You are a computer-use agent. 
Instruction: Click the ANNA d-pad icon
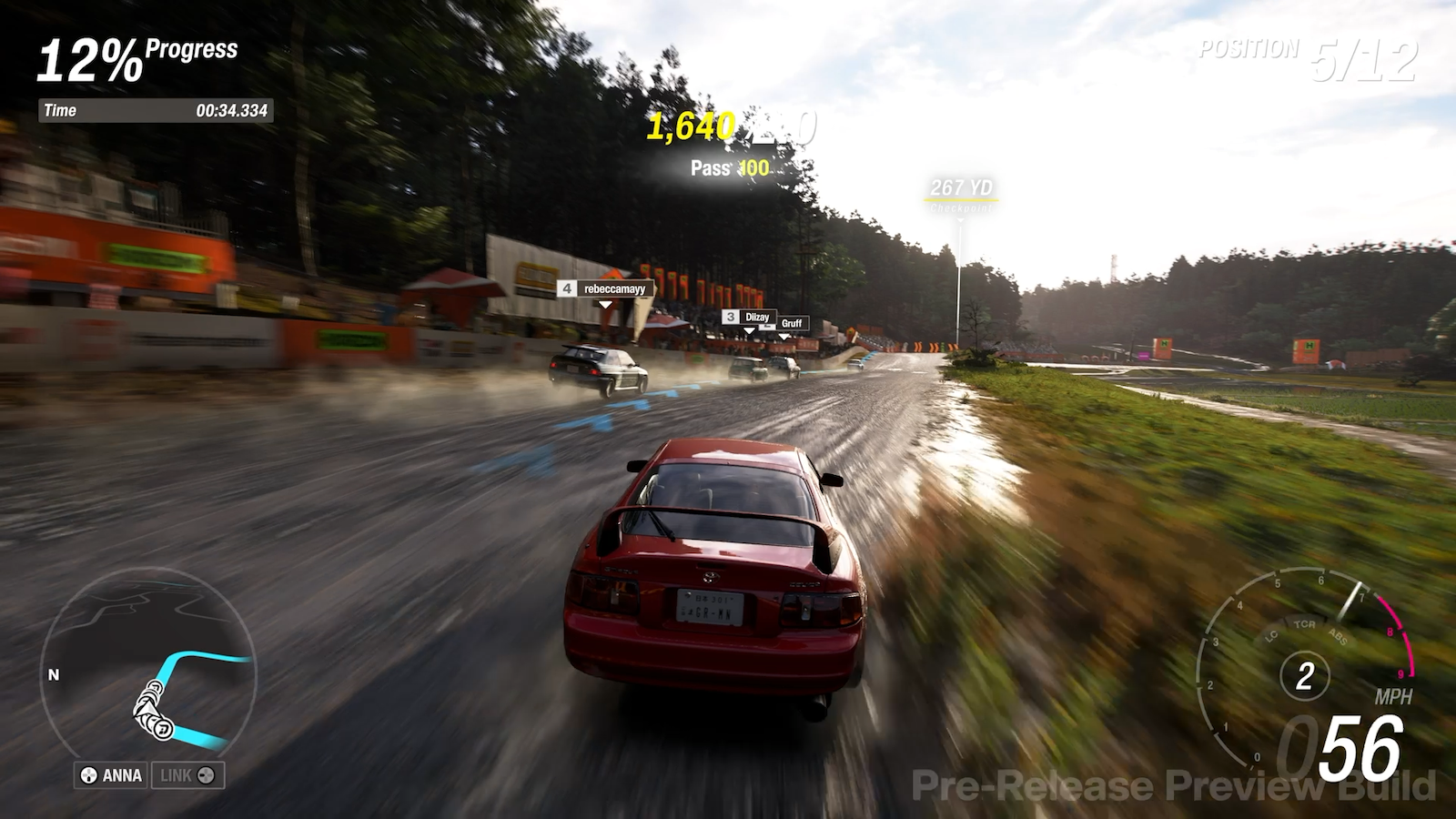pyautogui.click(x=88, y=776)
